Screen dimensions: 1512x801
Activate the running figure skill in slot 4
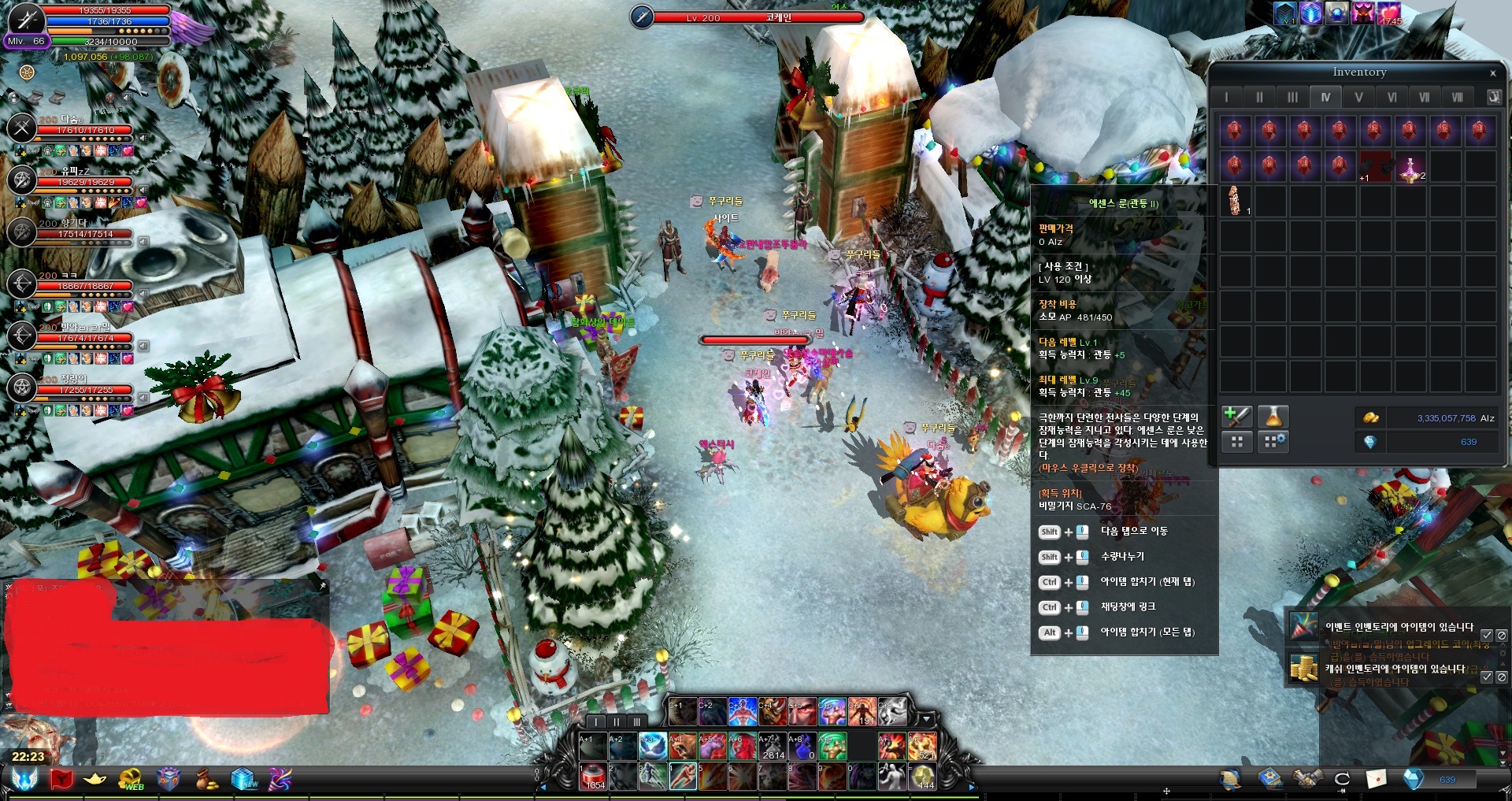[x=683, y=777]
